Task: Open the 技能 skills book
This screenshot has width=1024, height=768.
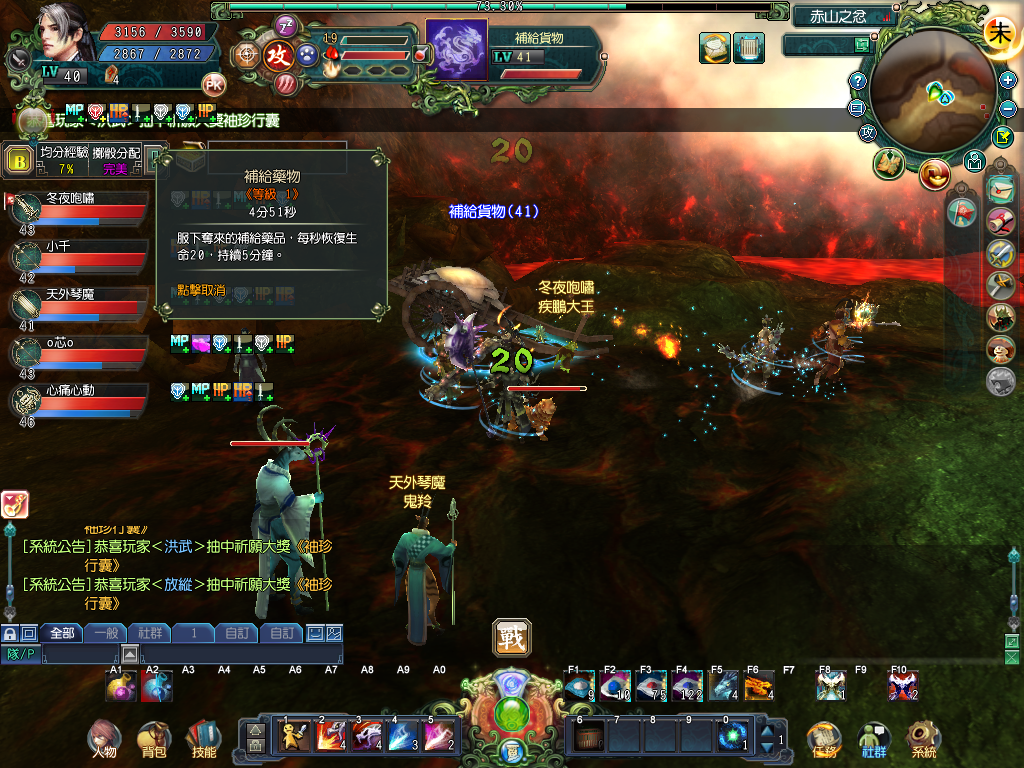Action: 203,738
